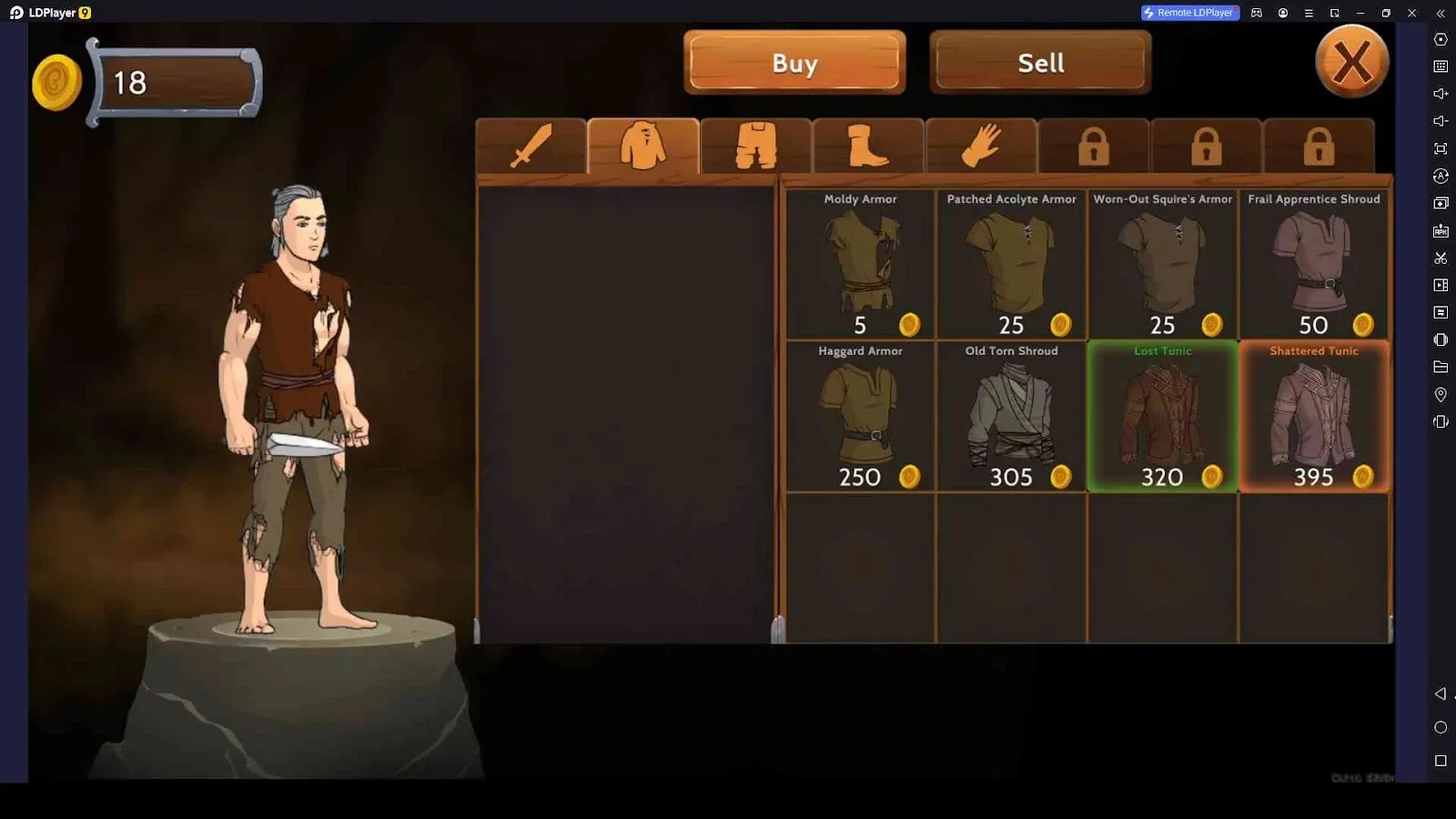Image resolution: width=1456 pixels, height=819 pixels.
Task: Click the Sell button
Action: pos(1039,62)
